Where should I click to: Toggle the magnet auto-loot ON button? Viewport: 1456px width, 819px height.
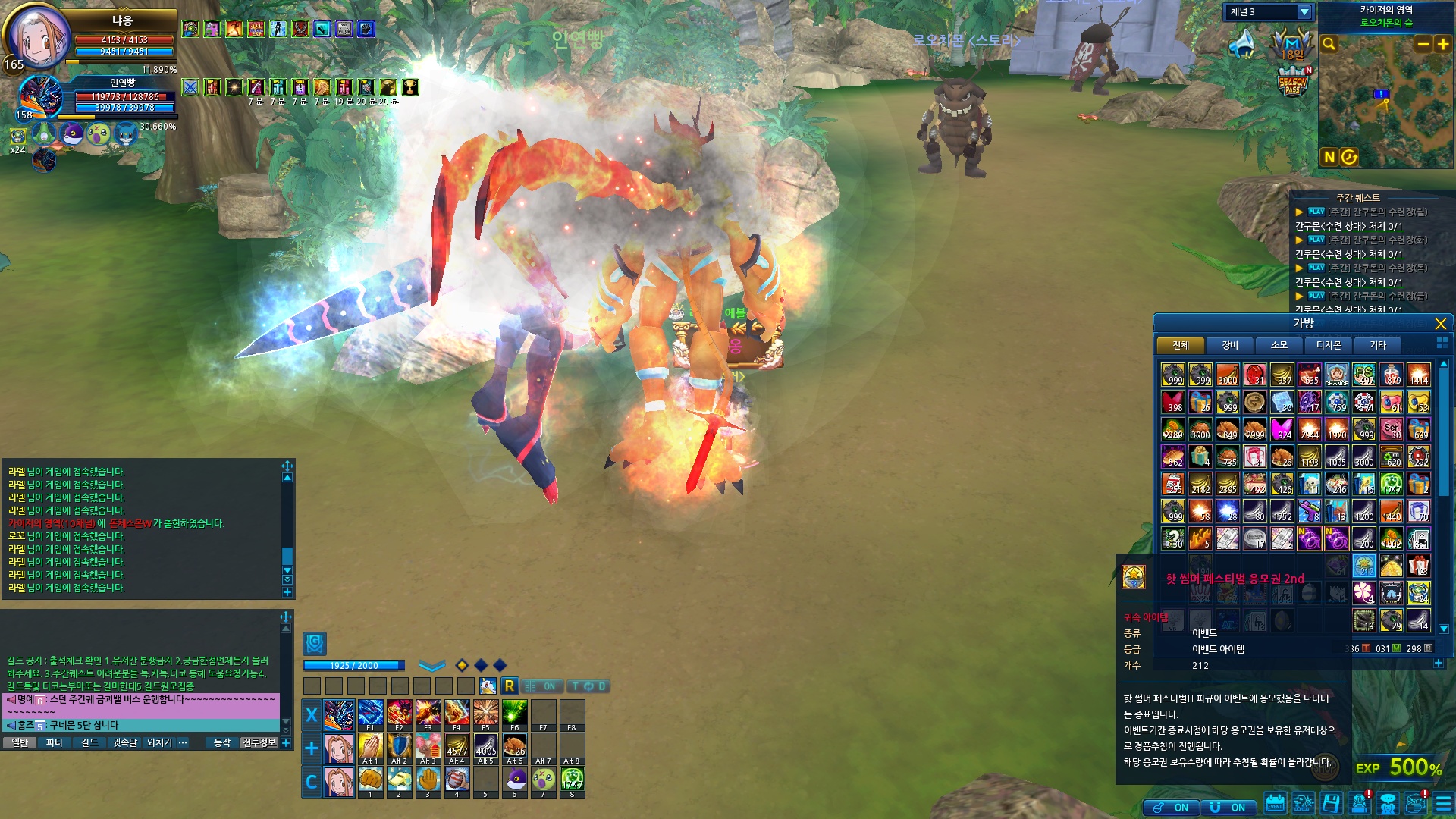[1229, 808]
